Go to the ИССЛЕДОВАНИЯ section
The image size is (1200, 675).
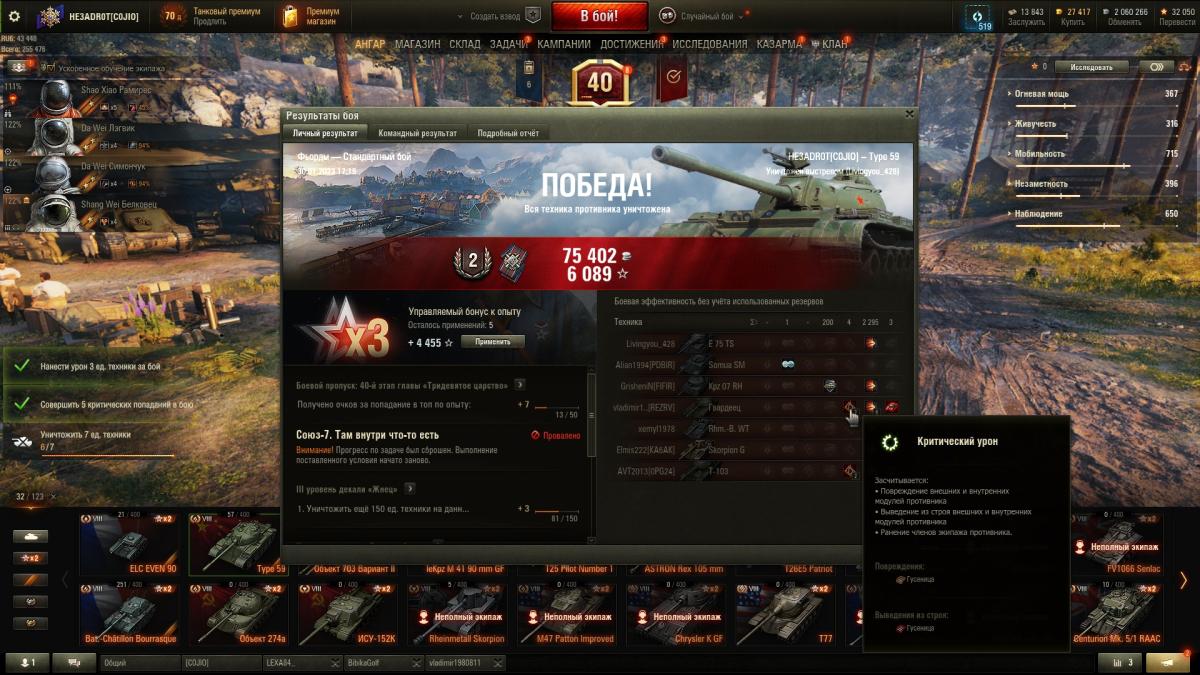coord(709,44)
